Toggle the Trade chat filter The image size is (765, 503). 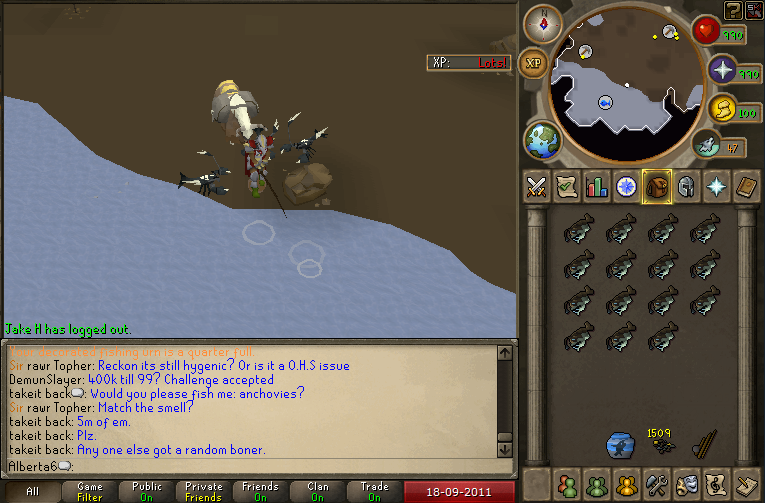pos(375,492)
